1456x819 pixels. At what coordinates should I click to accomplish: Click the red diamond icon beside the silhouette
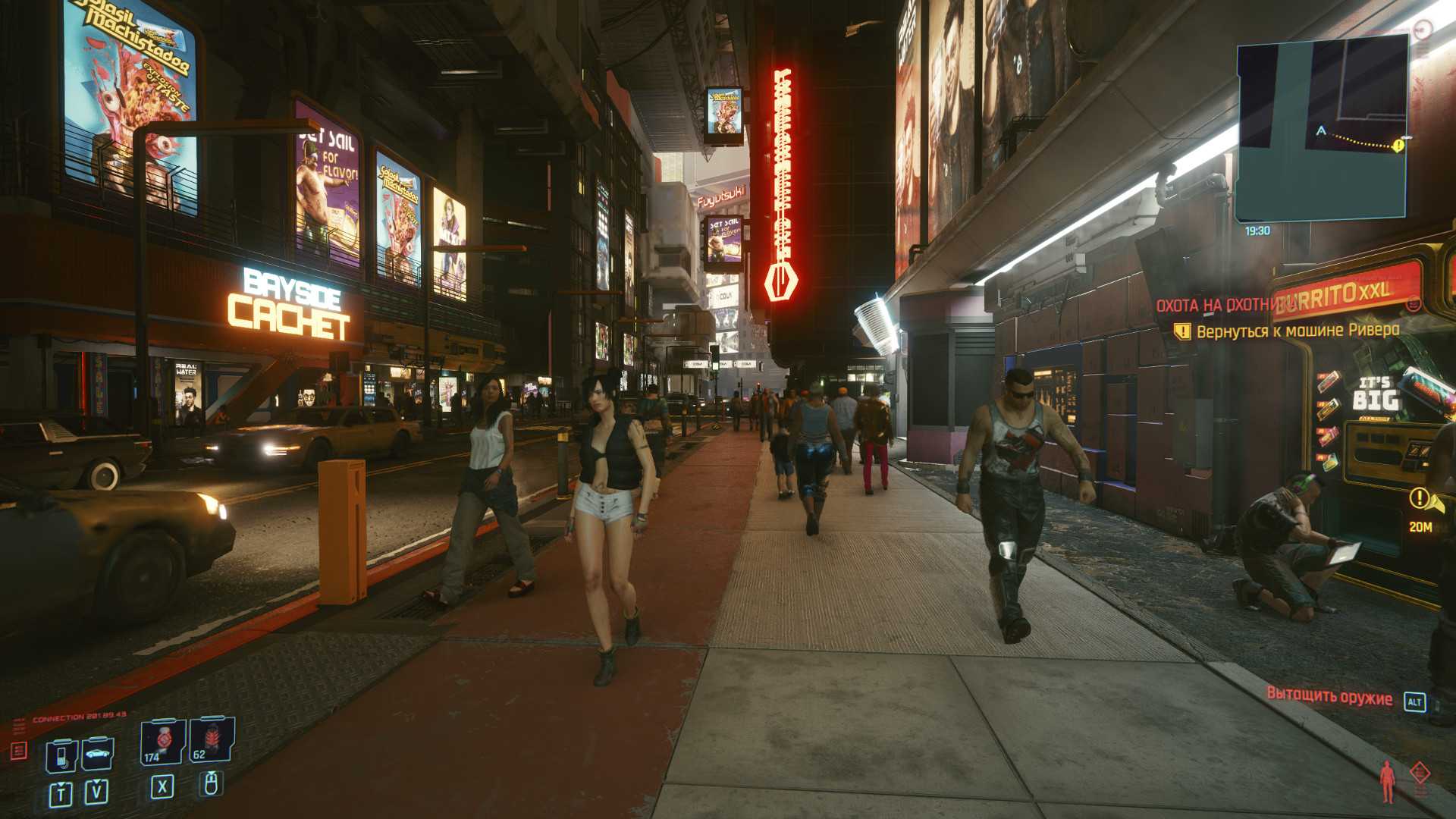[1420, 774]
